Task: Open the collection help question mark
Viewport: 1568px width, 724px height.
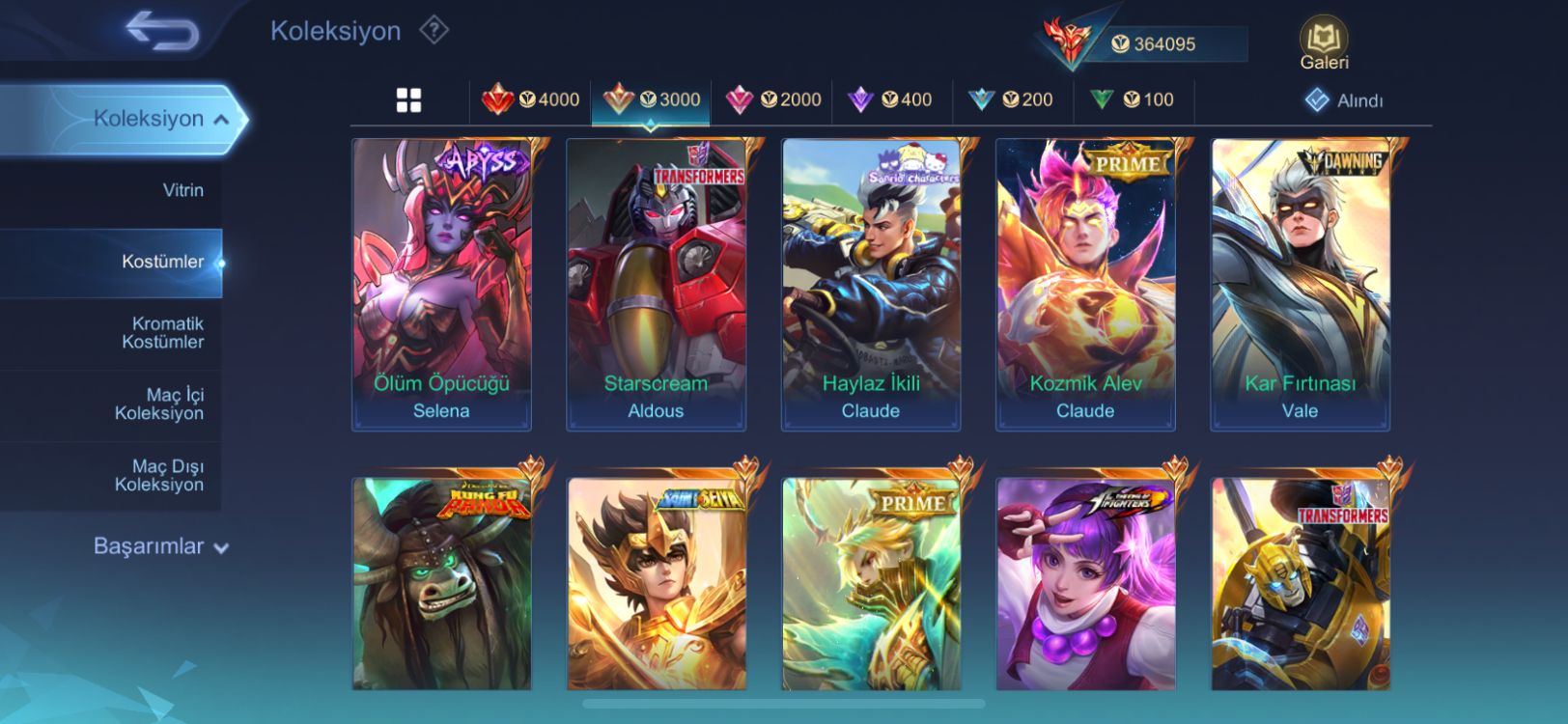Action: point(434,31)
